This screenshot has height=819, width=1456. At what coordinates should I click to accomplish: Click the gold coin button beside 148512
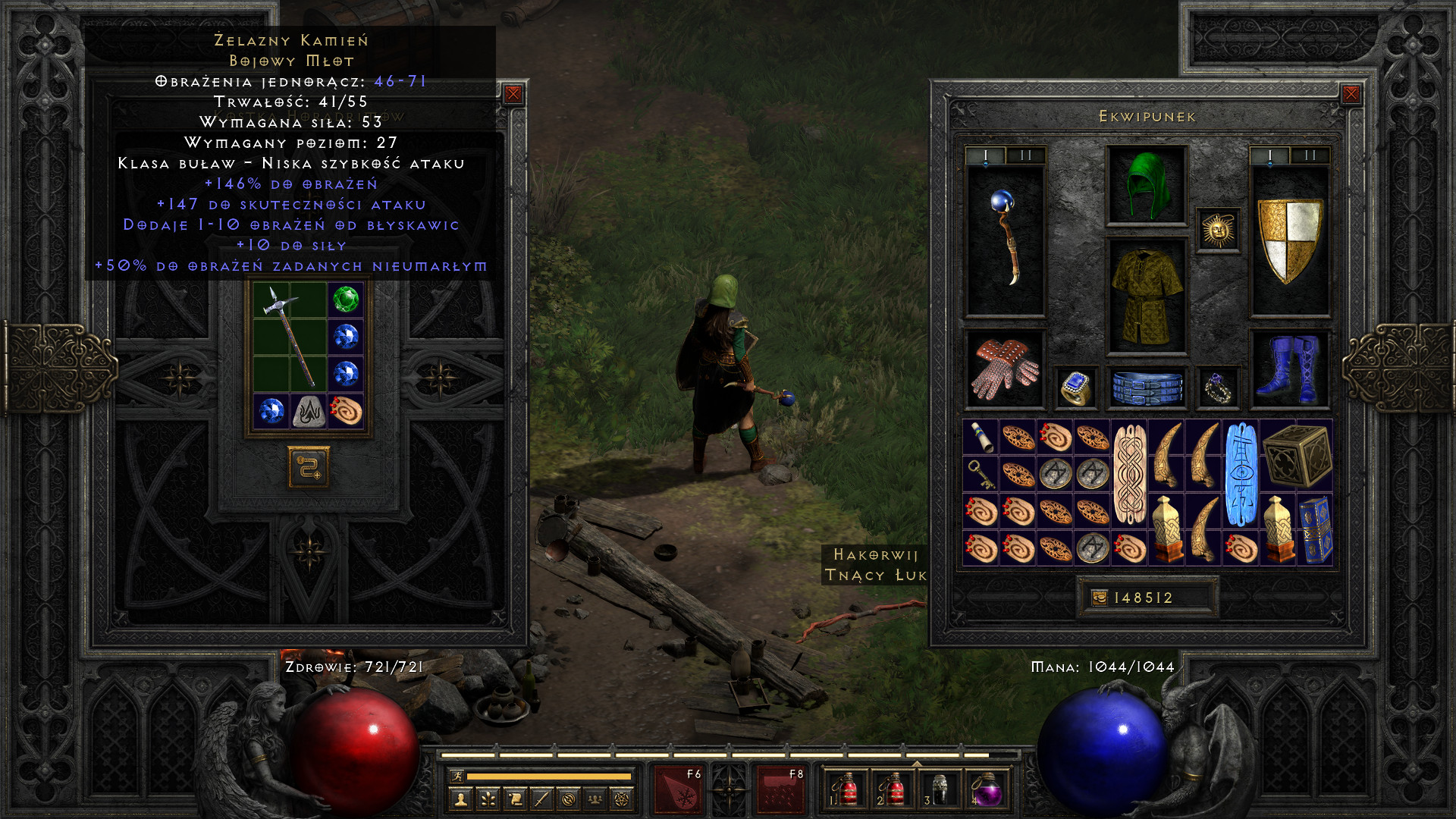[1099, 598]
